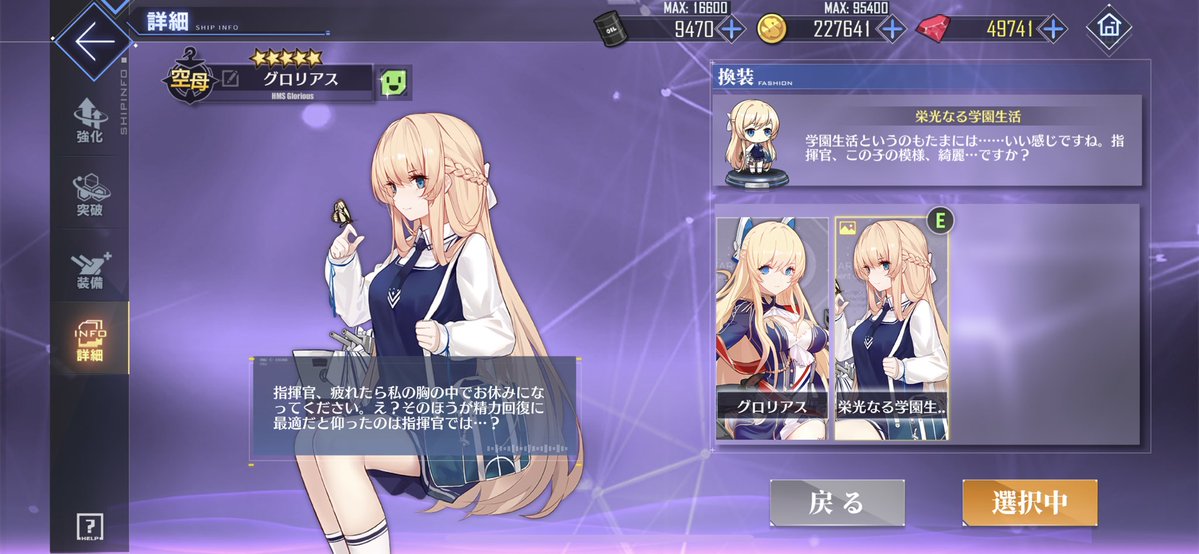Viewport: 1199px width, 554px height.
Task: Go back with the arrow button
Action: coord(93,43)
